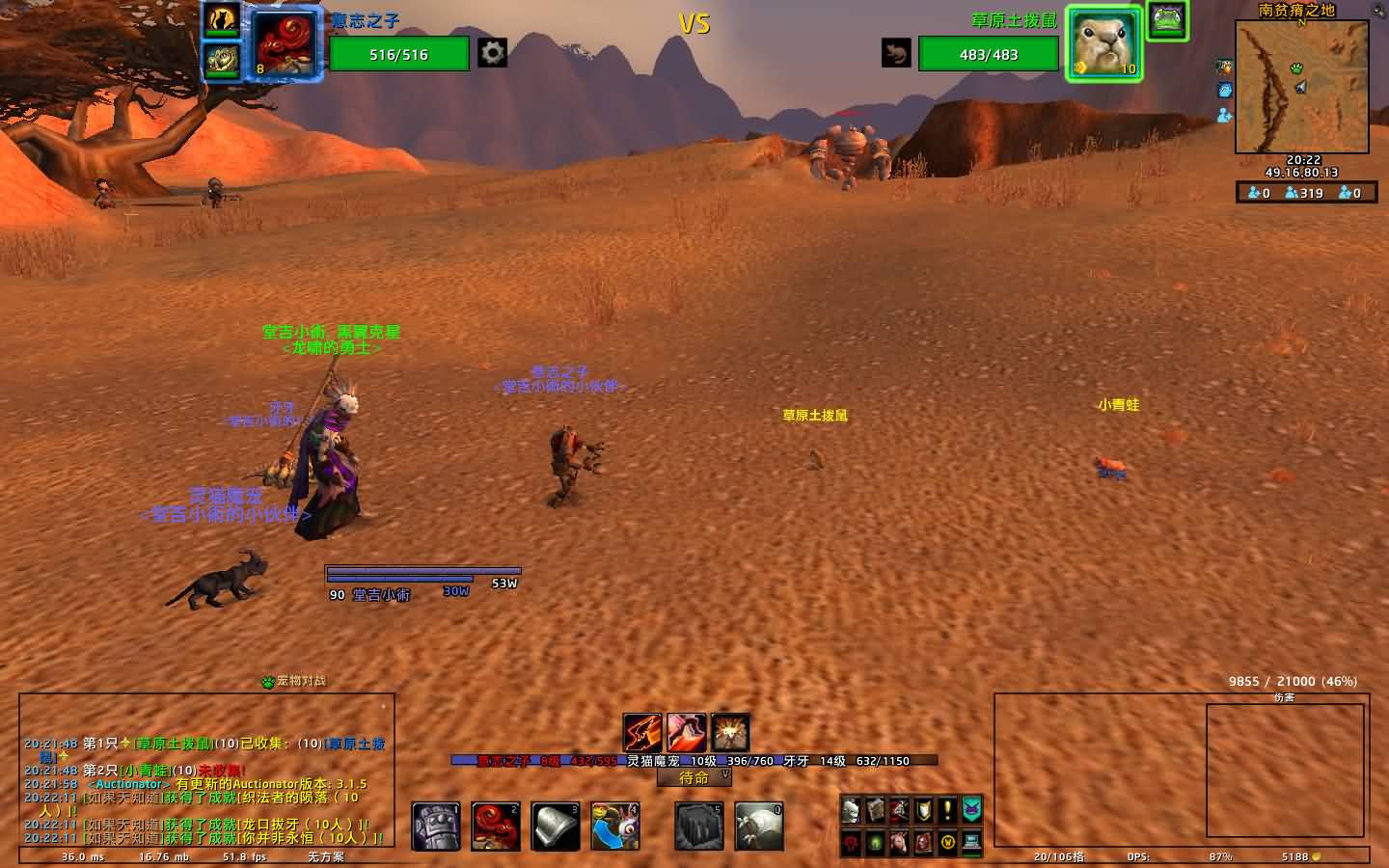Select the red swirl pet slot
This screenshot has width=1389, height=868.
(x=496, y=827)
